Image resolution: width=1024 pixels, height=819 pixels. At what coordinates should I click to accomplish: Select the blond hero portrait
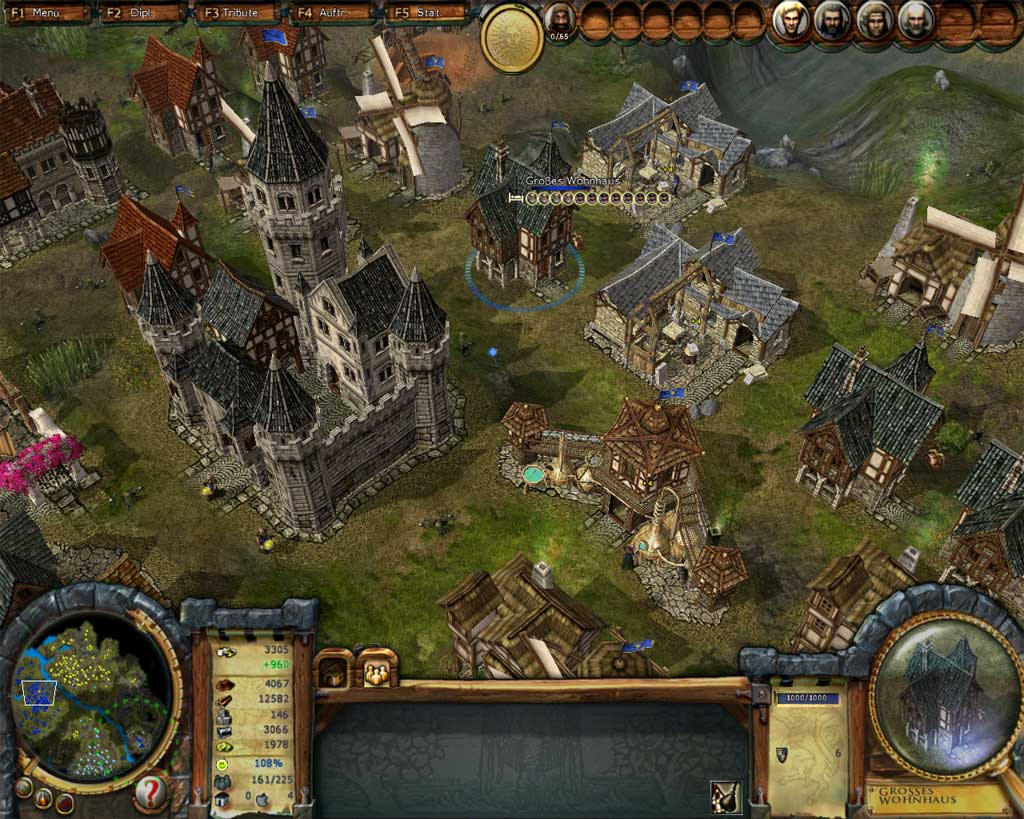pos(791,20)
